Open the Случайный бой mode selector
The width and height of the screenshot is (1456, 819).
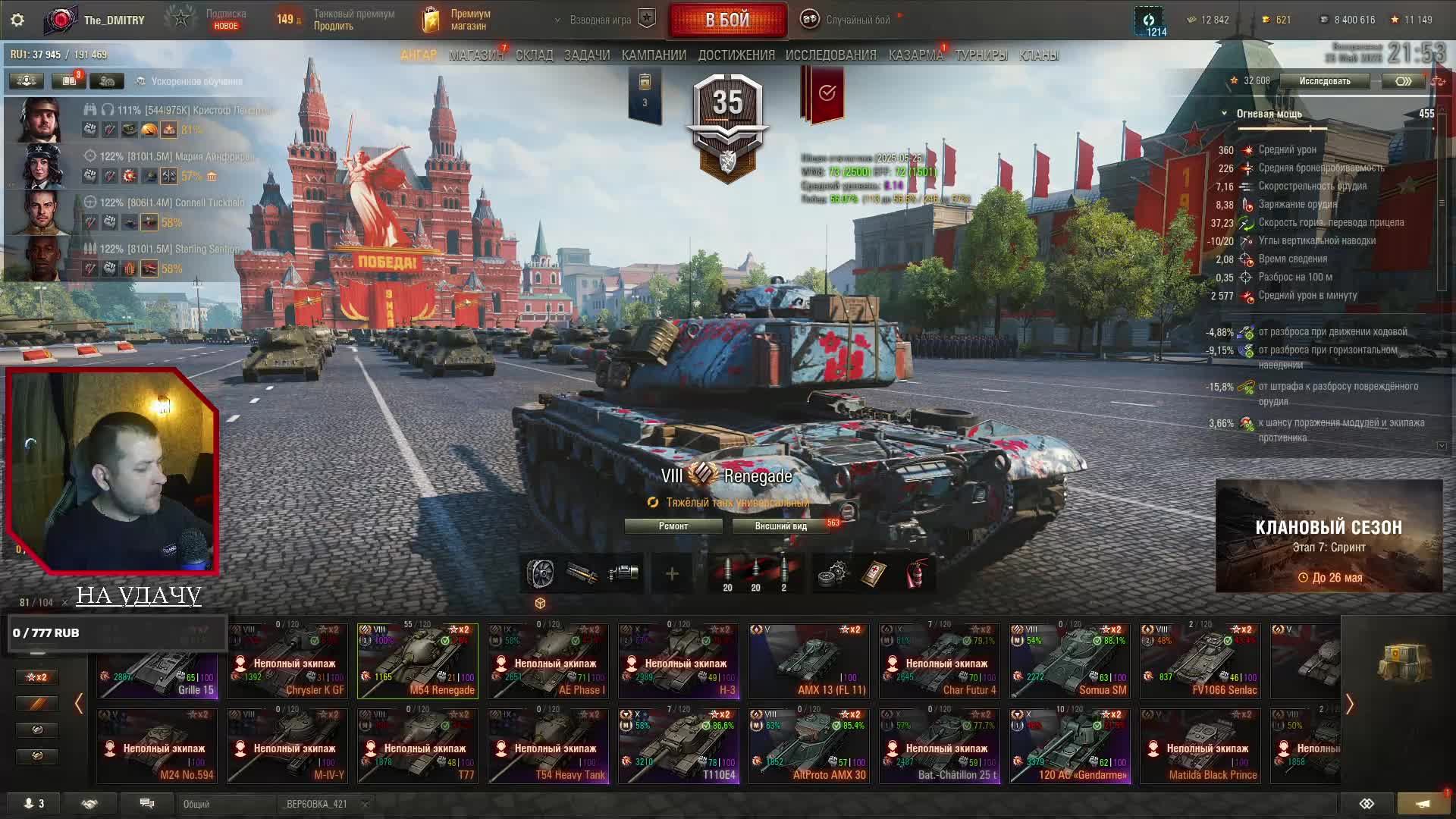point(857,20)
